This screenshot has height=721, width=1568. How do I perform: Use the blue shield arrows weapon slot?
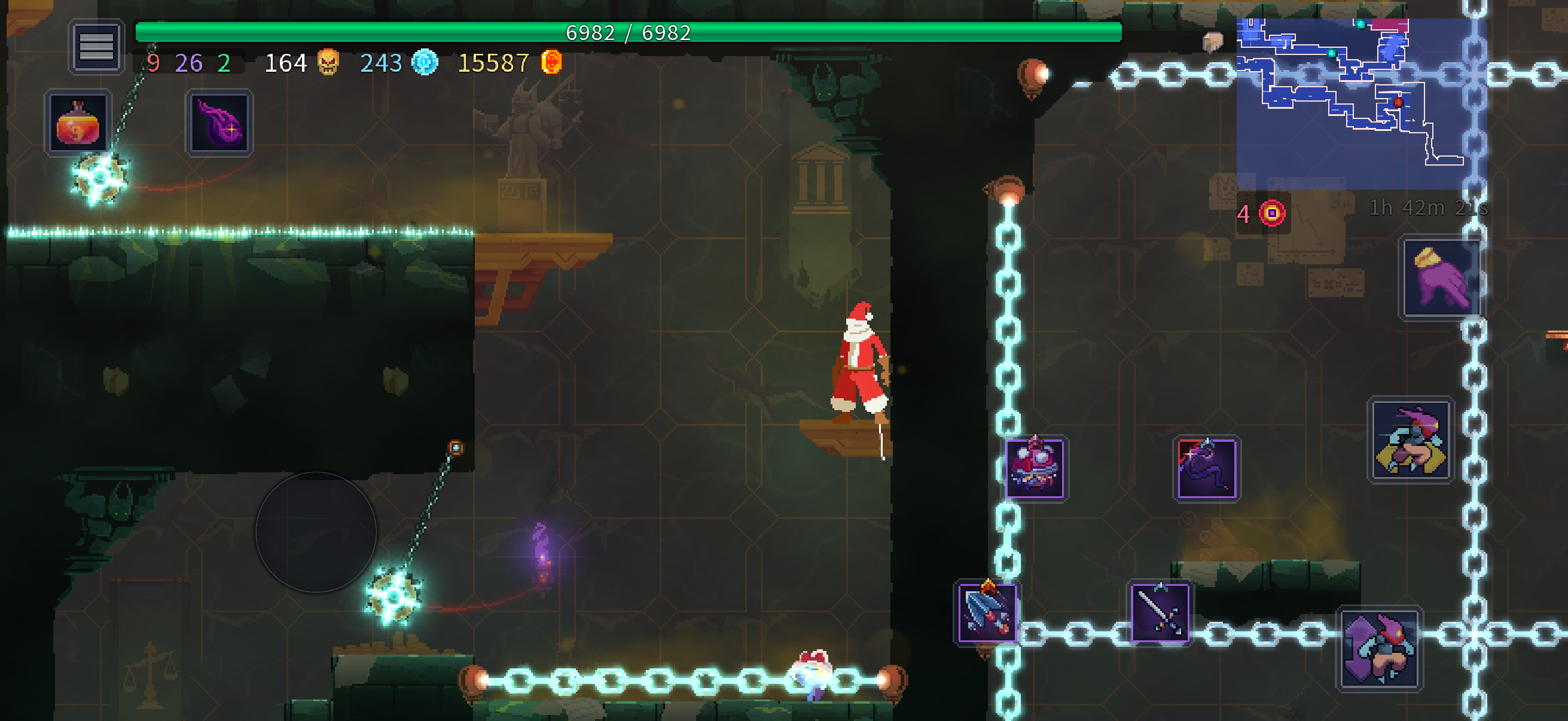(987, 612)
